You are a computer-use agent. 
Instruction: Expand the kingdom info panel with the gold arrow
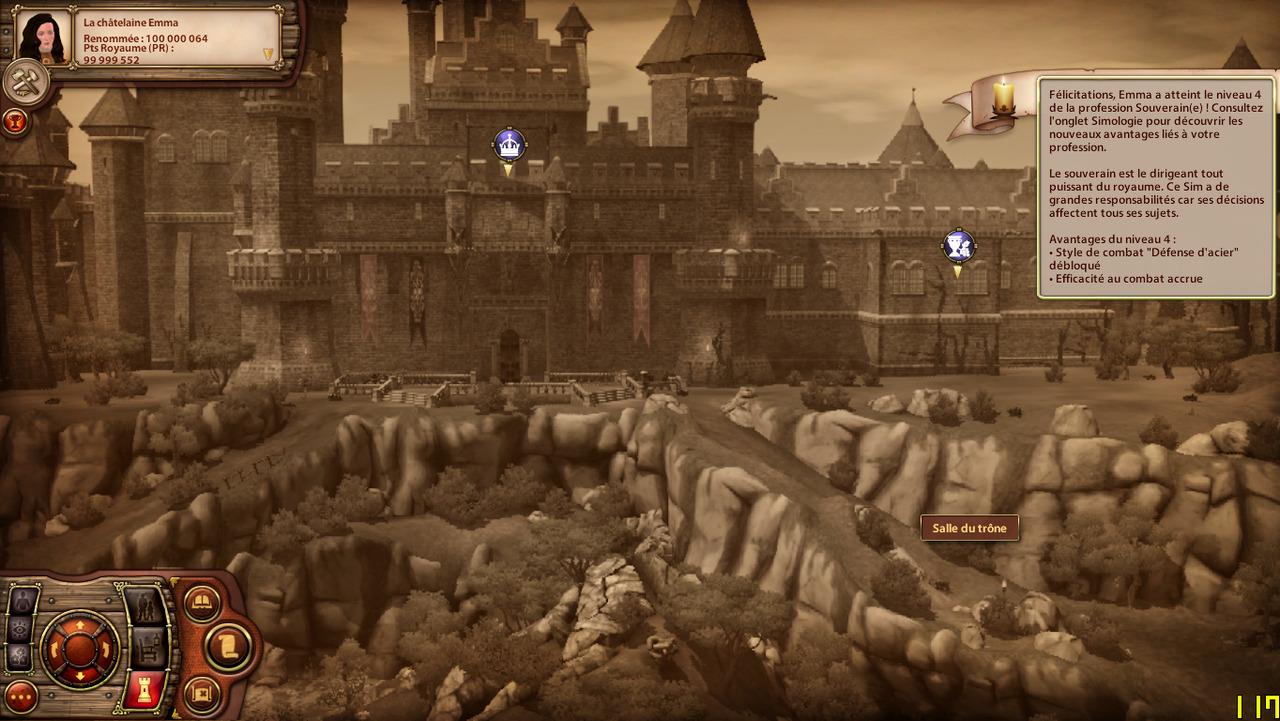(x=268, y=54)
